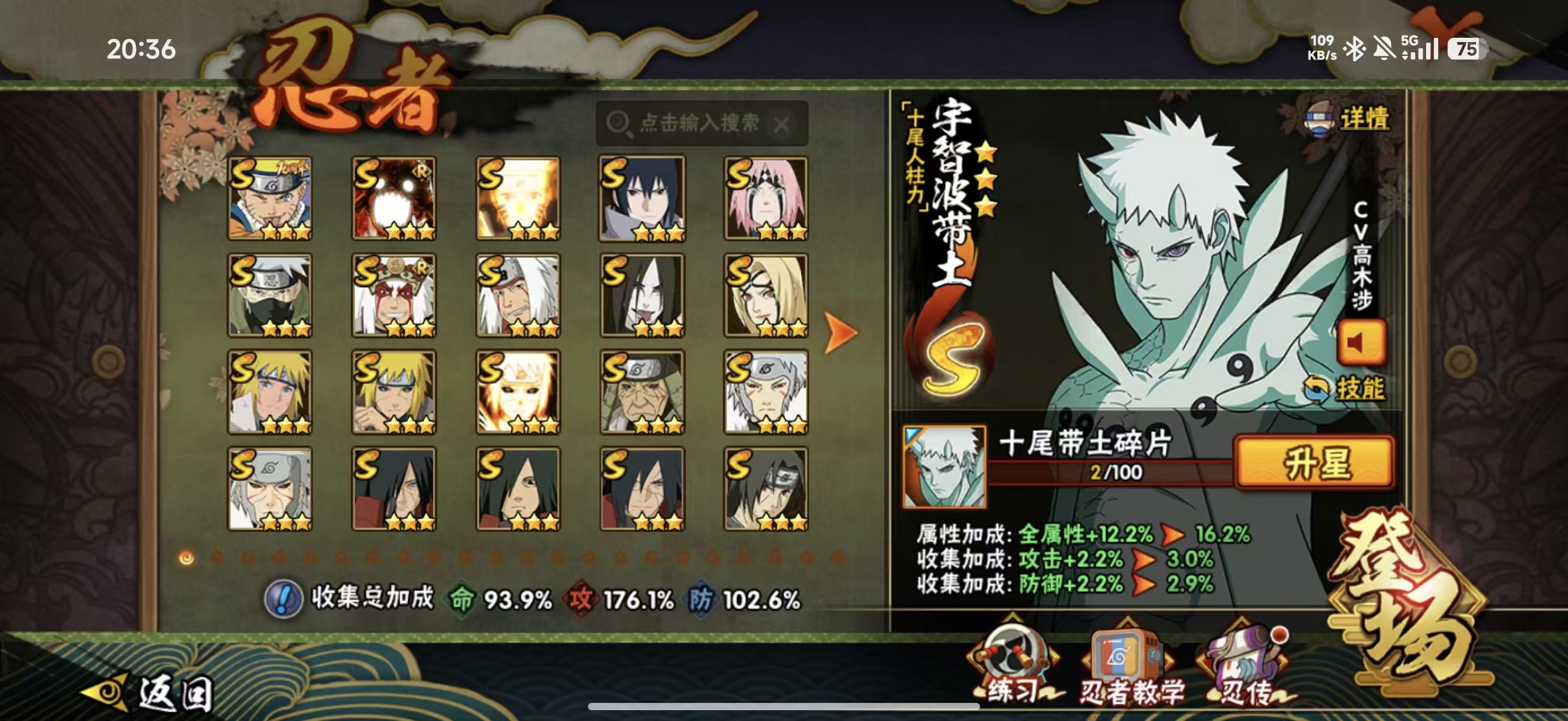
Task: Pick the Orochimaru ninja portrait
Action: click(x=642, y=295)
